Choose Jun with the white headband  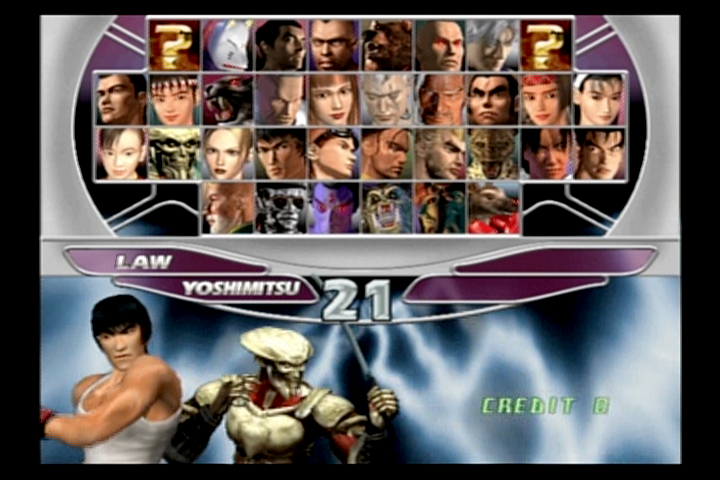tap(601, 100)
